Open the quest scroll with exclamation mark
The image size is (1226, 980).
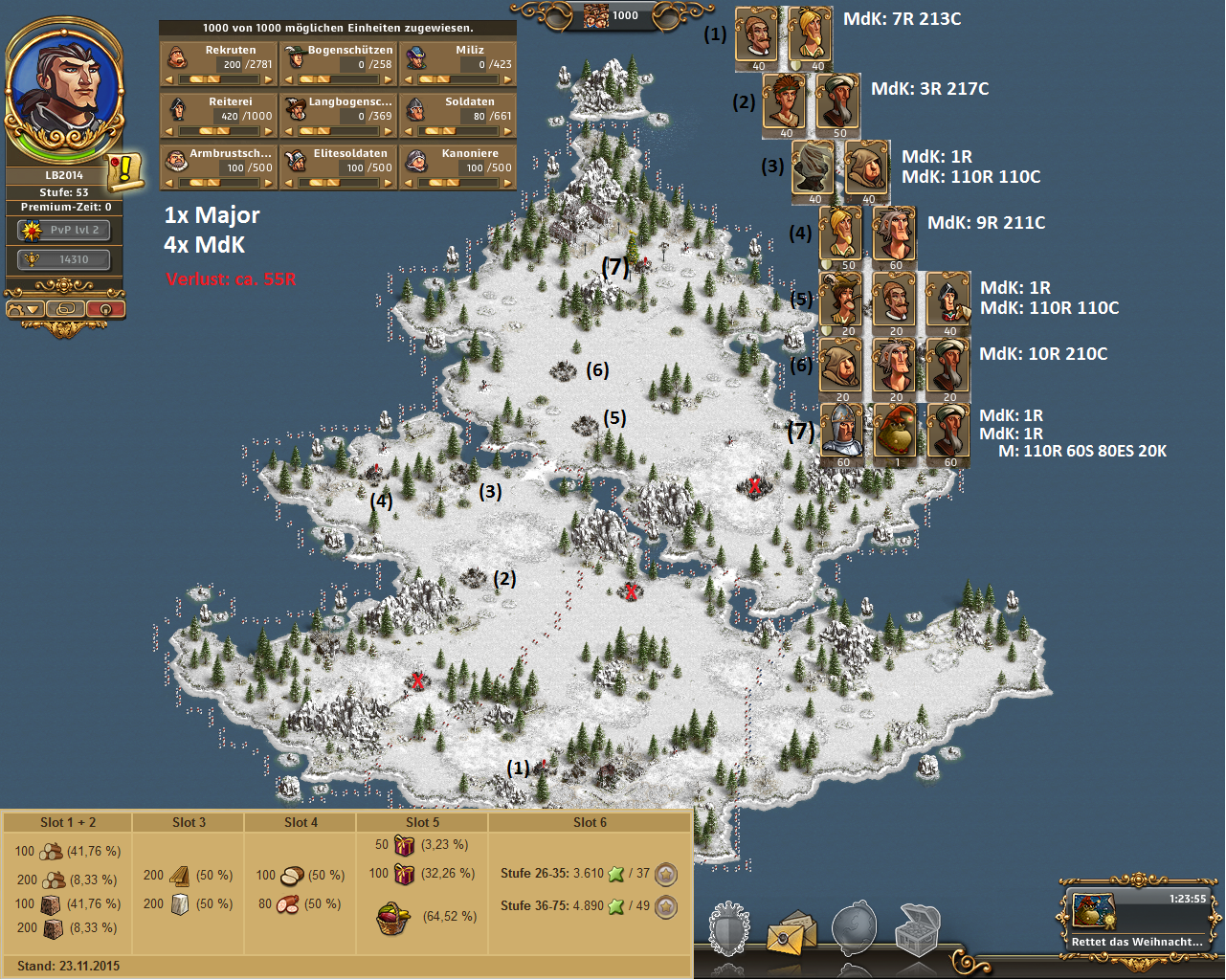[x=124, y=170]
